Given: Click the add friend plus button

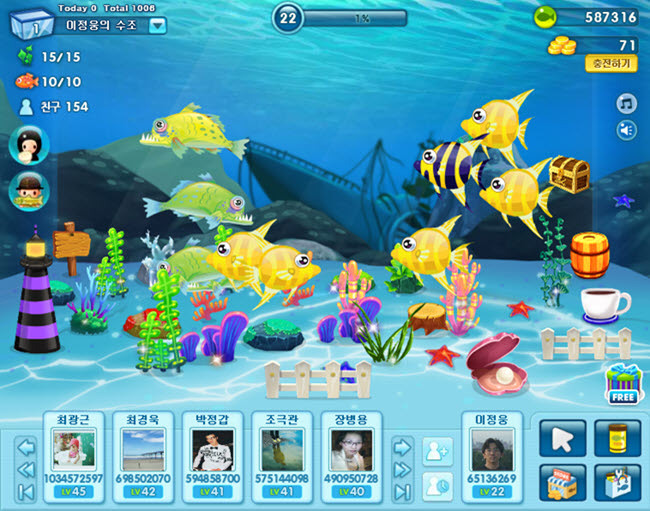Looking at the screenshot, I should click(437, 451).
